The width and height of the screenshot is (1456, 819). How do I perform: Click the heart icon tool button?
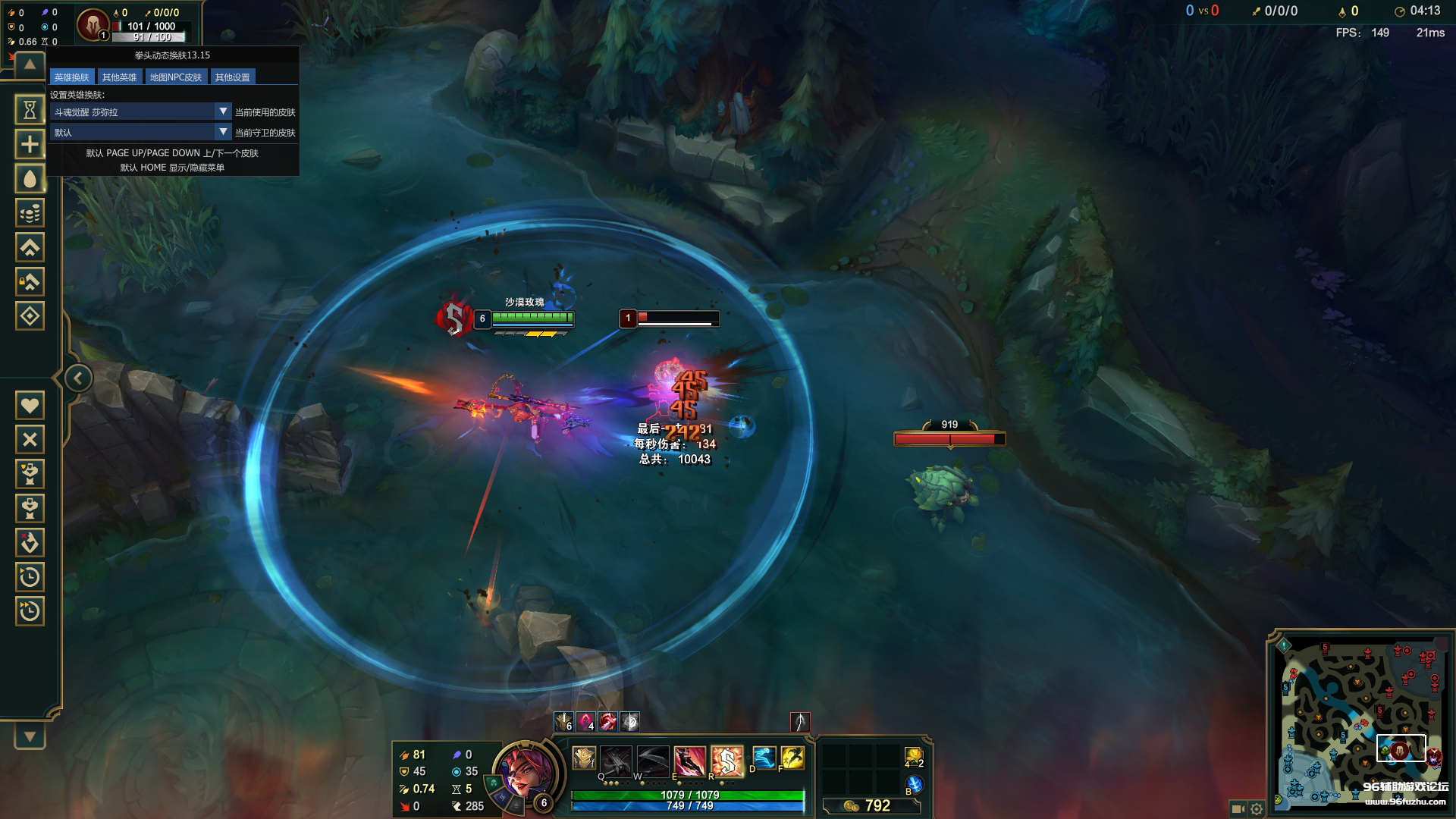point(30,405)
